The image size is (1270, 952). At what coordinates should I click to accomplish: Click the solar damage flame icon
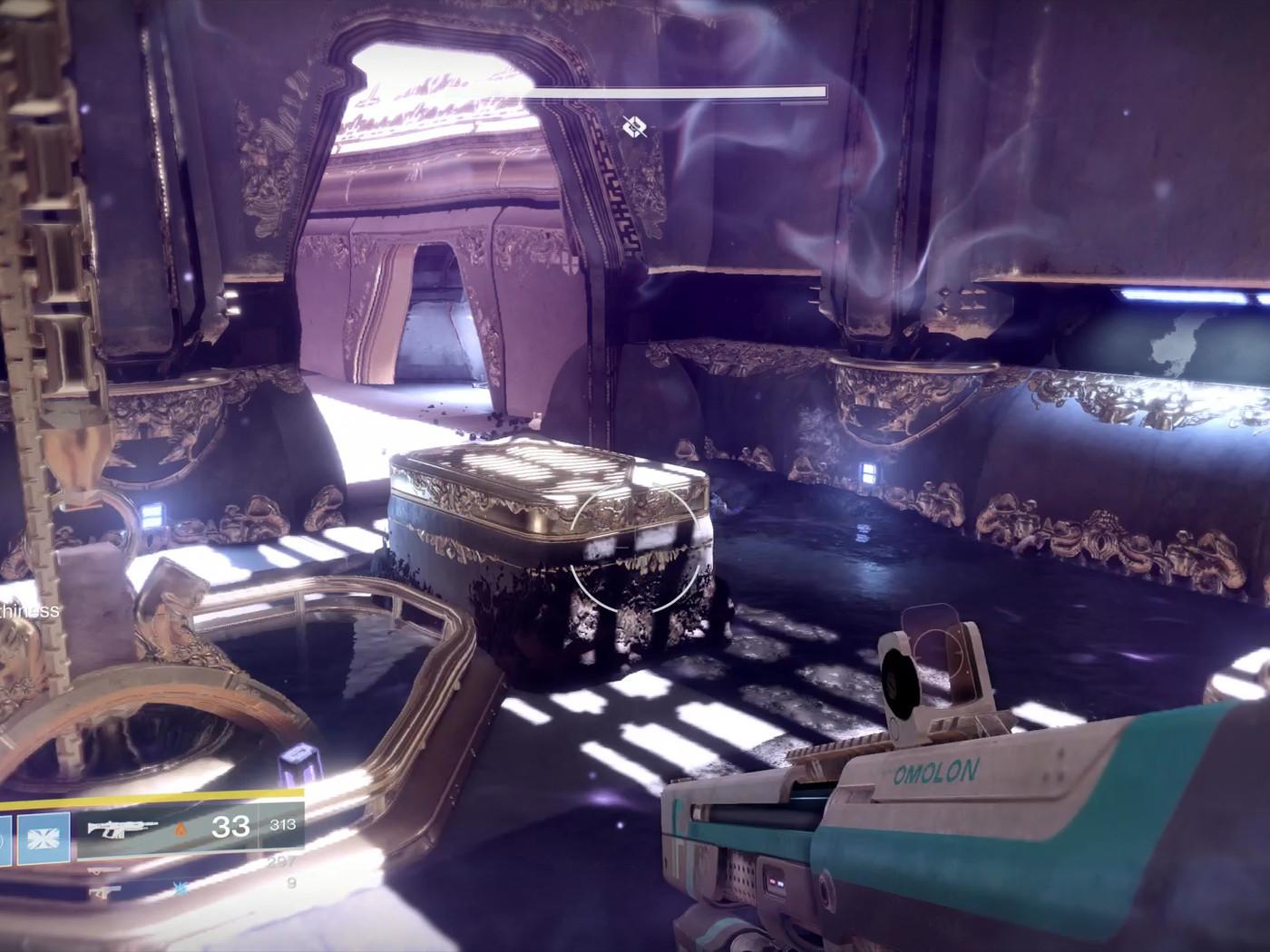tap(181, 829)
